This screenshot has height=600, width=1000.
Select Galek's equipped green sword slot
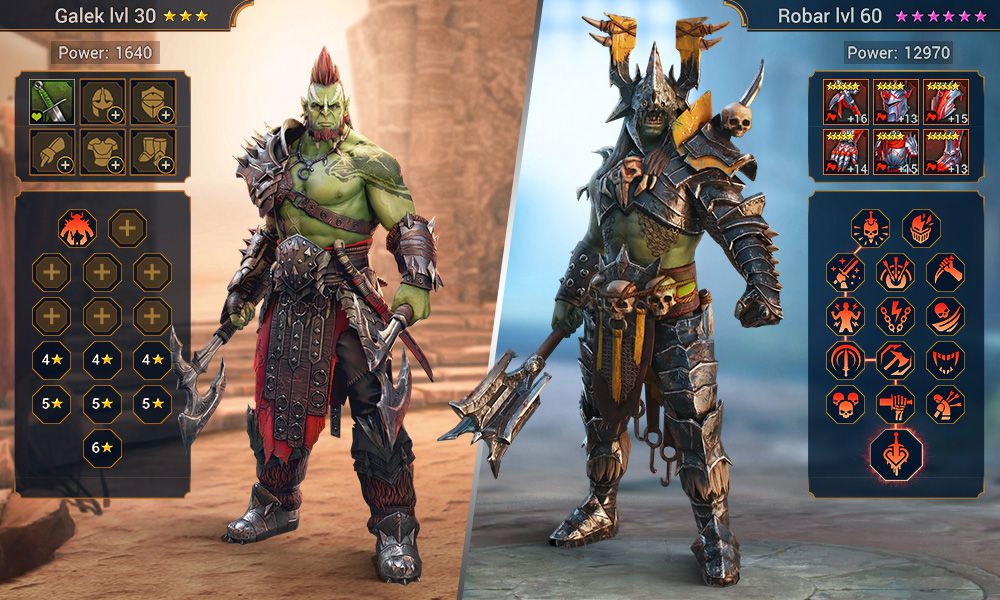point(51,101)
